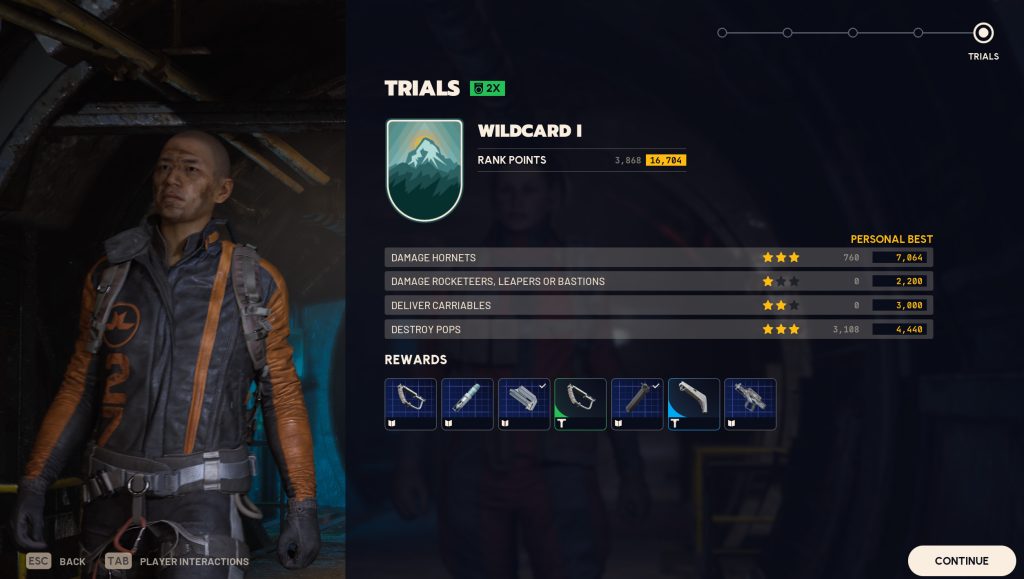Click the 2X trials bonus badge
1024x579 pixels.
(x=487, y=88)
